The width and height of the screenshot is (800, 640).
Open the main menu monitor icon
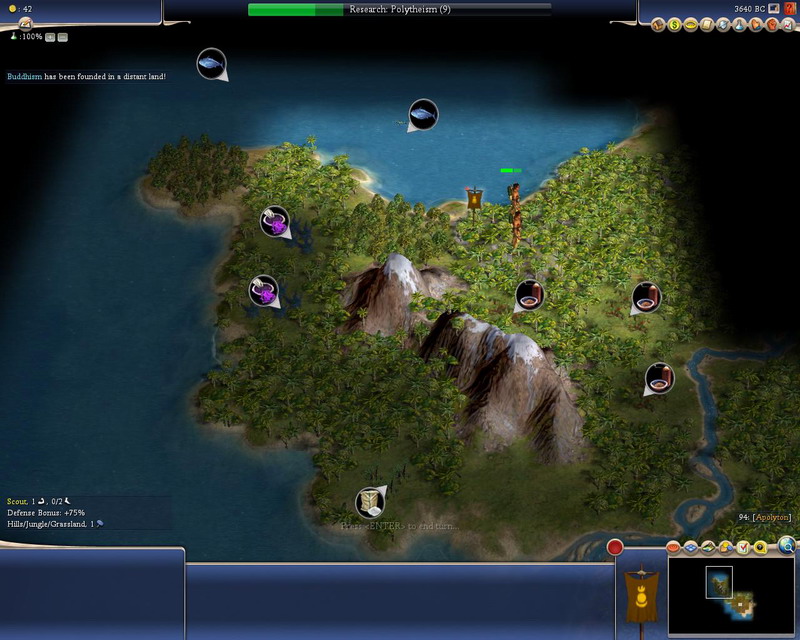pos(773,9)
